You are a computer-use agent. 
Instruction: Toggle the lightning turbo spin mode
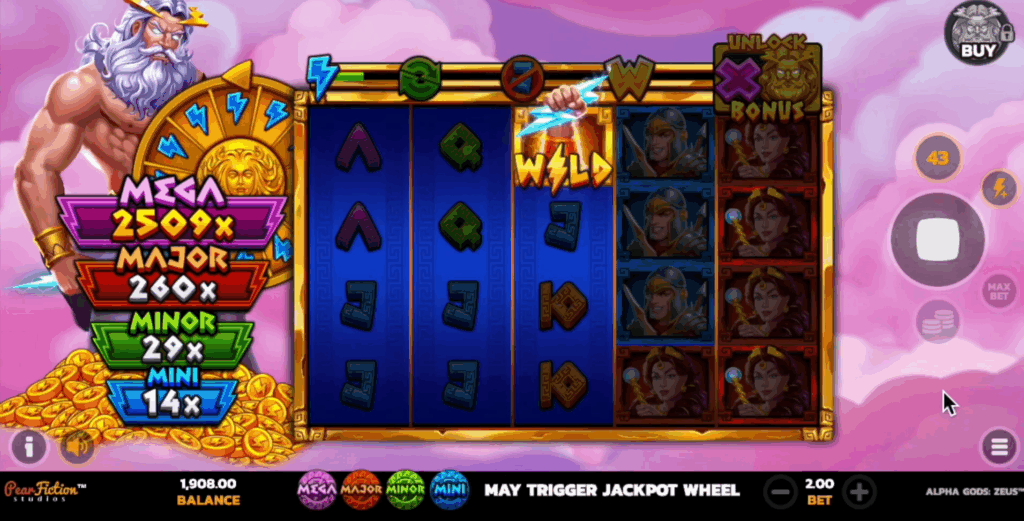point(997,188)
